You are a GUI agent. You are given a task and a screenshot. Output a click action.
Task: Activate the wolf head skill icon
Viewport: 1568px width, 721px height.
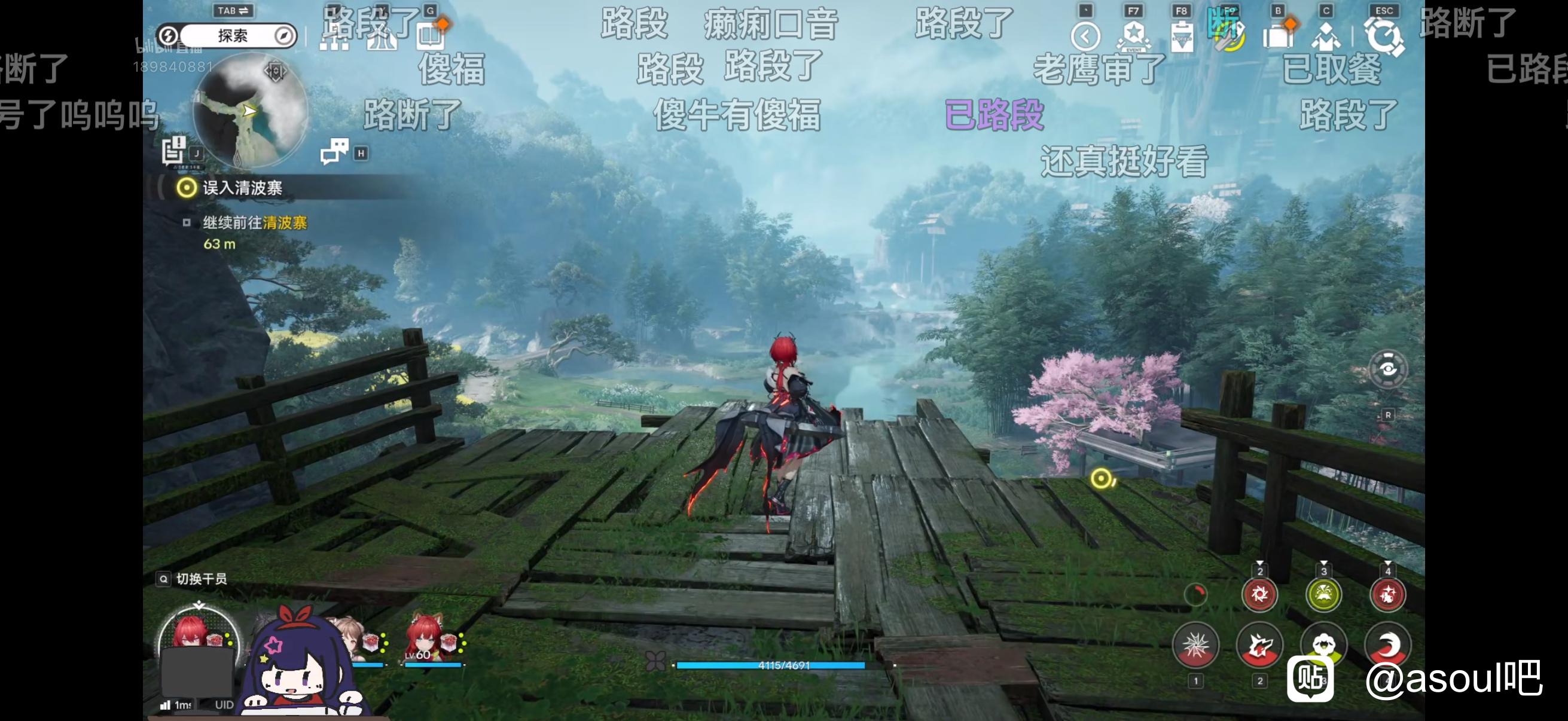(1259, 646)
